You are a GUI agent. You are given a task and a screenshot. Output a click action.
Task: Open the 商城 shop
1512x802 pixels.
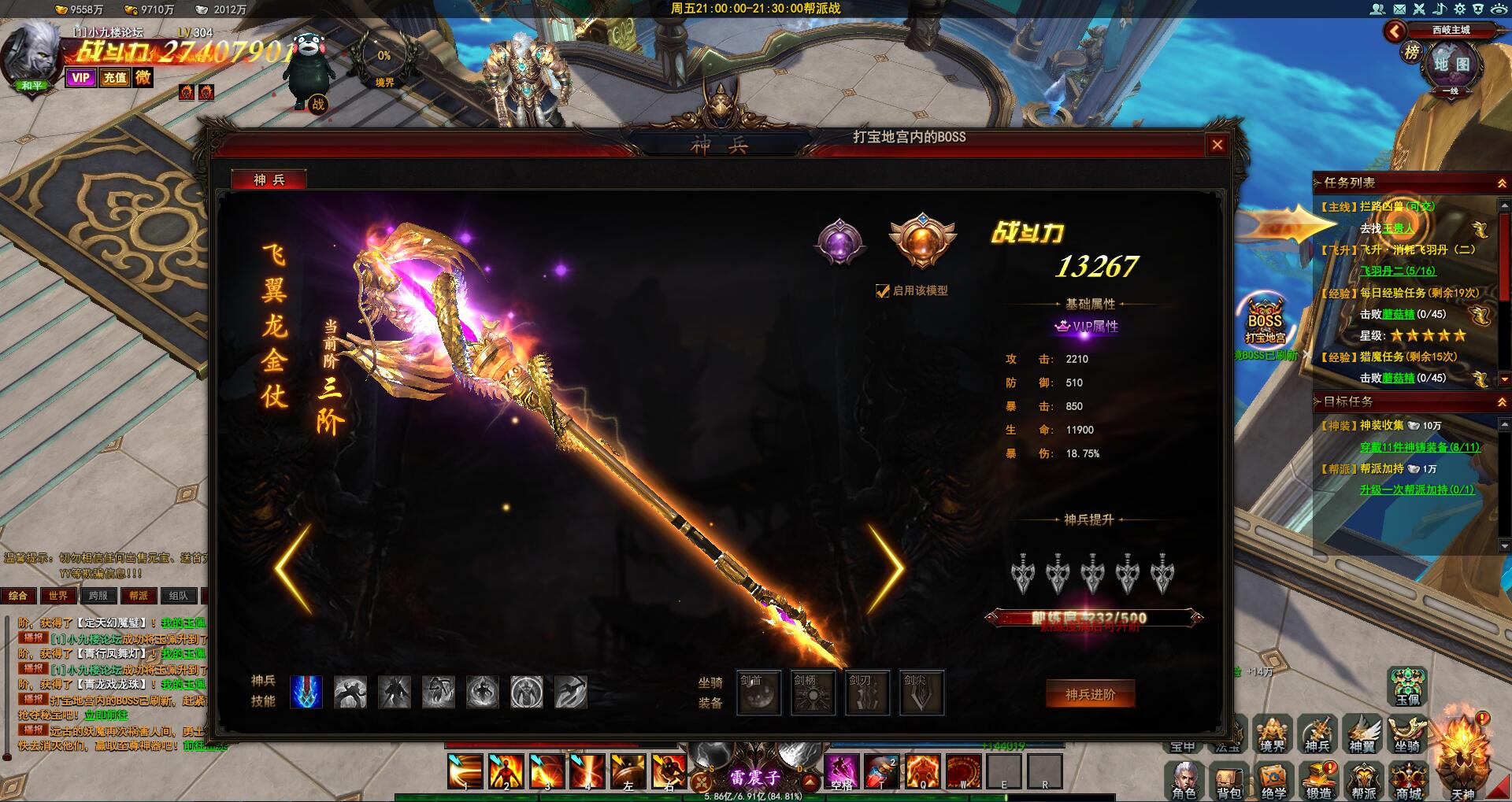coord(1409,779)
